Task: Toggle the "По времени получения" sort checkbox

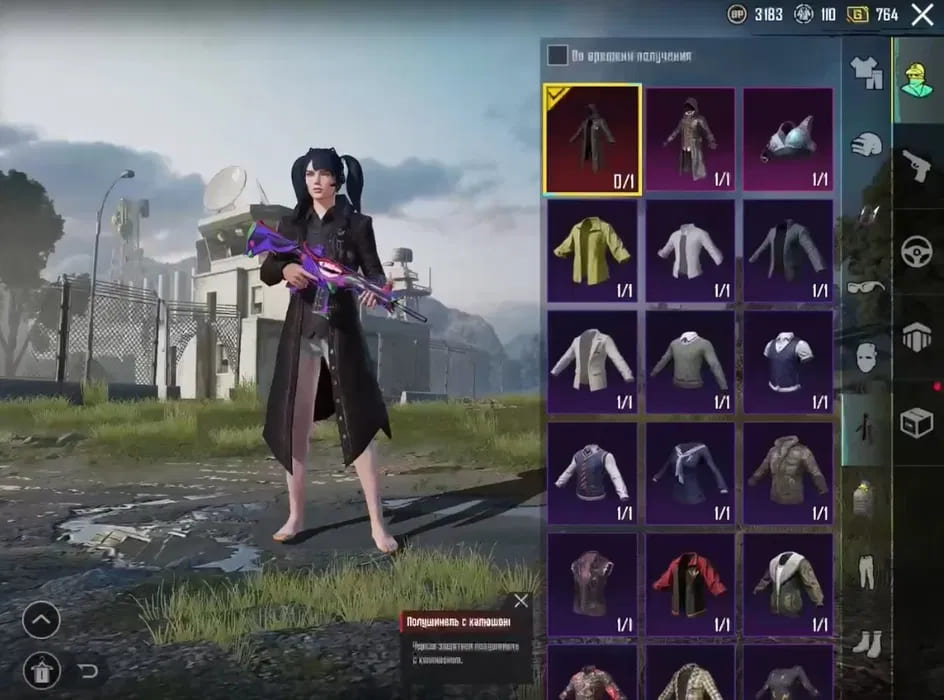Action: pyautogui.click(x=557, y=56)
